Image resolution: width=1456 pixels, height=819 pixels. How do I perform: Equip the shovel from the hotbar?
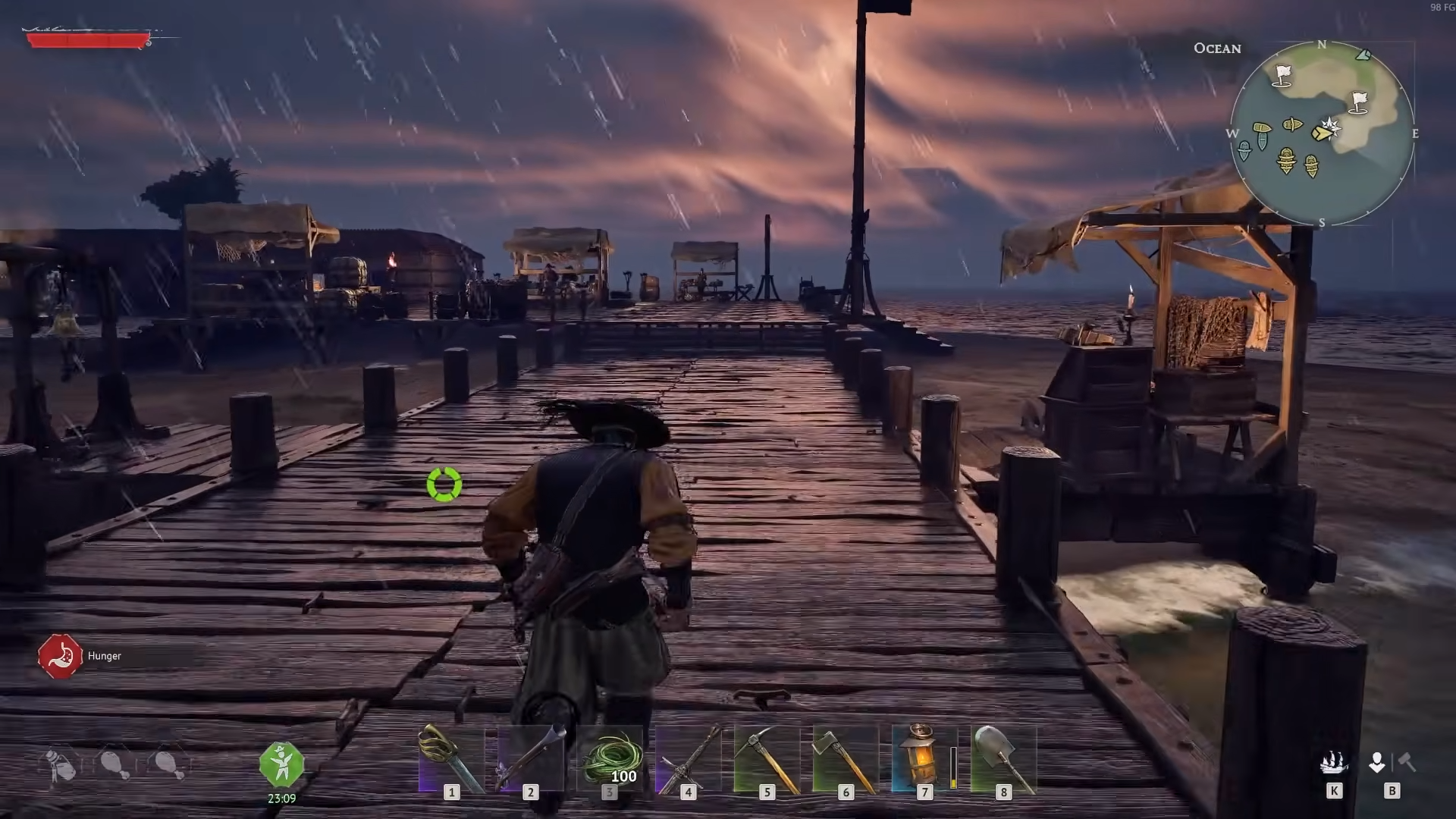click(x=1003, y=758)
